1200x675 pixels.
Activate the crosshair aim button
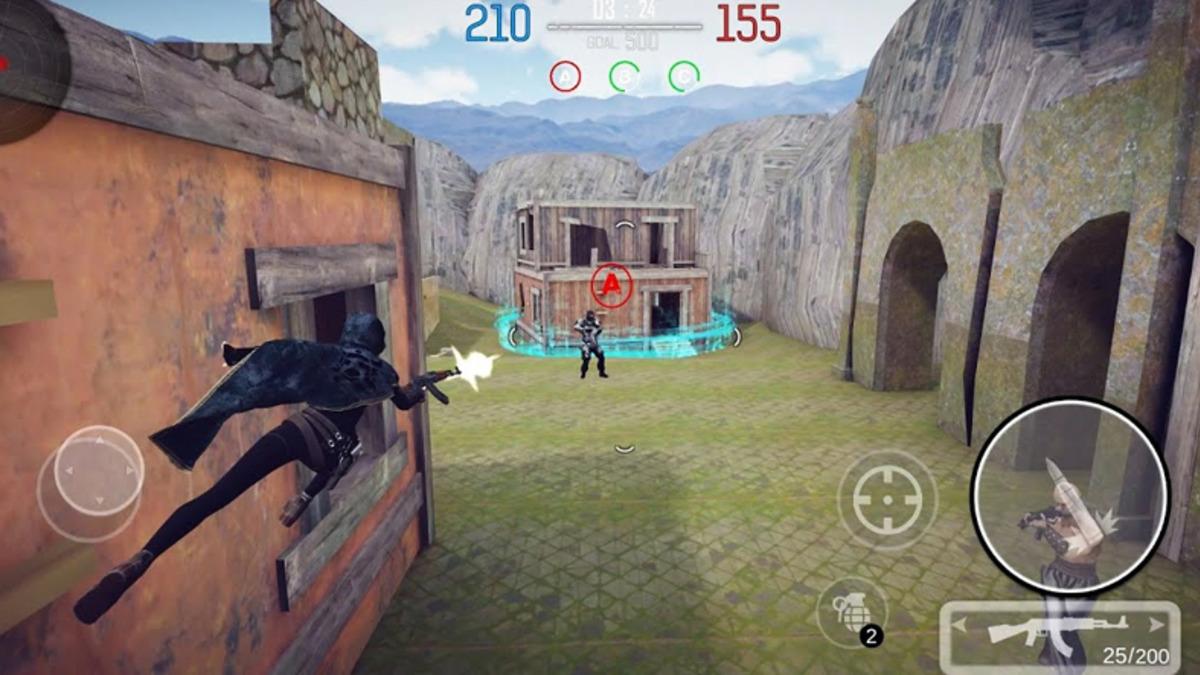pos(887,500)
